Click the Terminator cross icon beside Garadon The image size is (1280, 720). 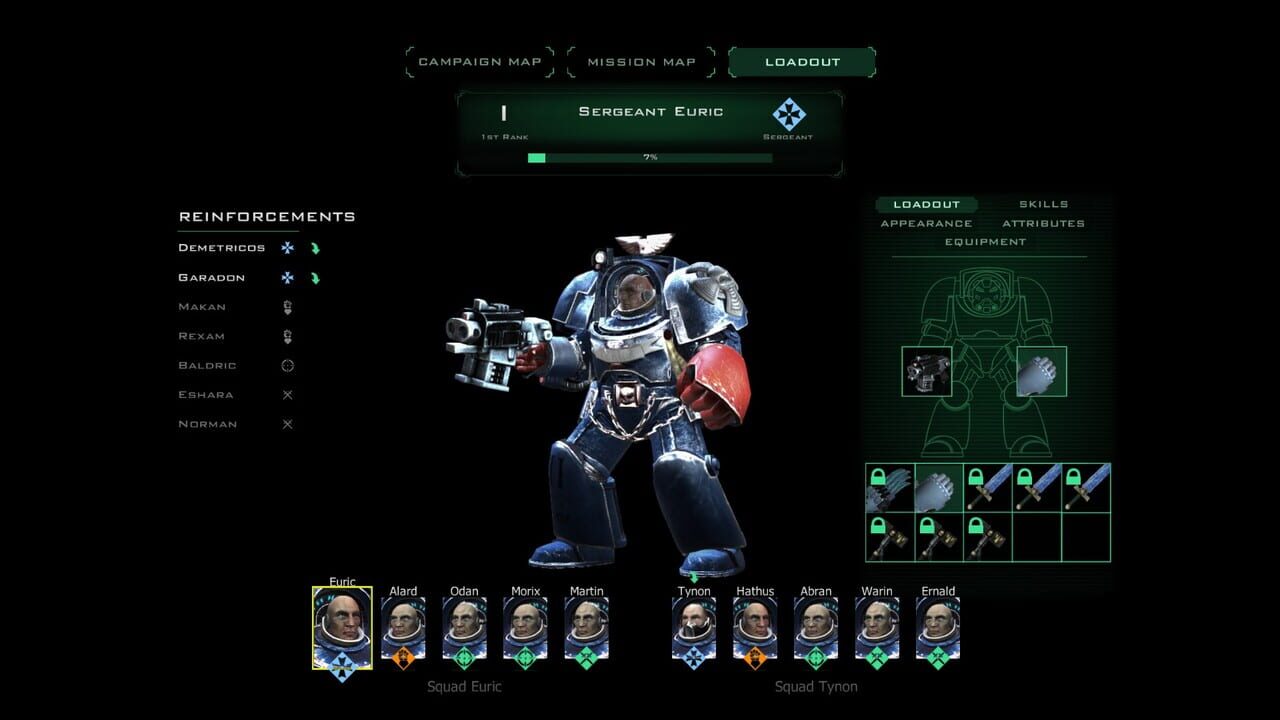(x=287, y=277)
